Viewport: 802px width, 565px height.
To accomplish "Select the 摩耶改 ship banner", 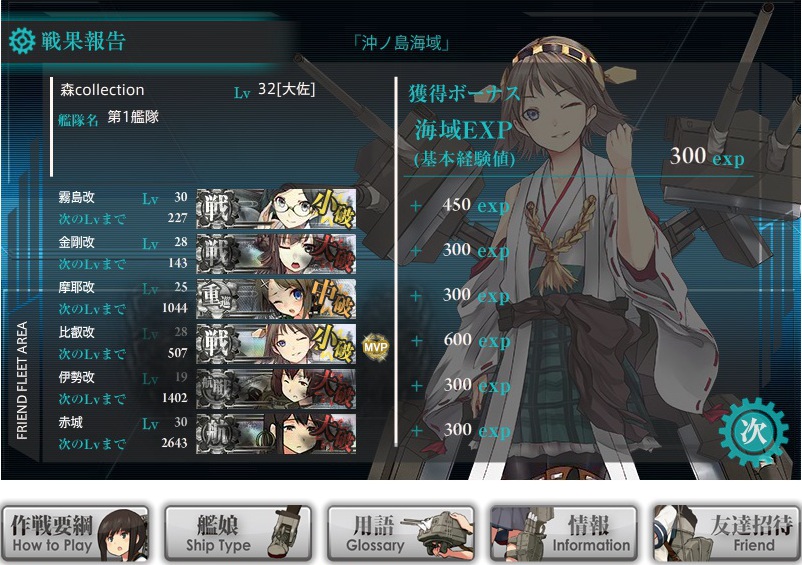I will click(276, 298).
